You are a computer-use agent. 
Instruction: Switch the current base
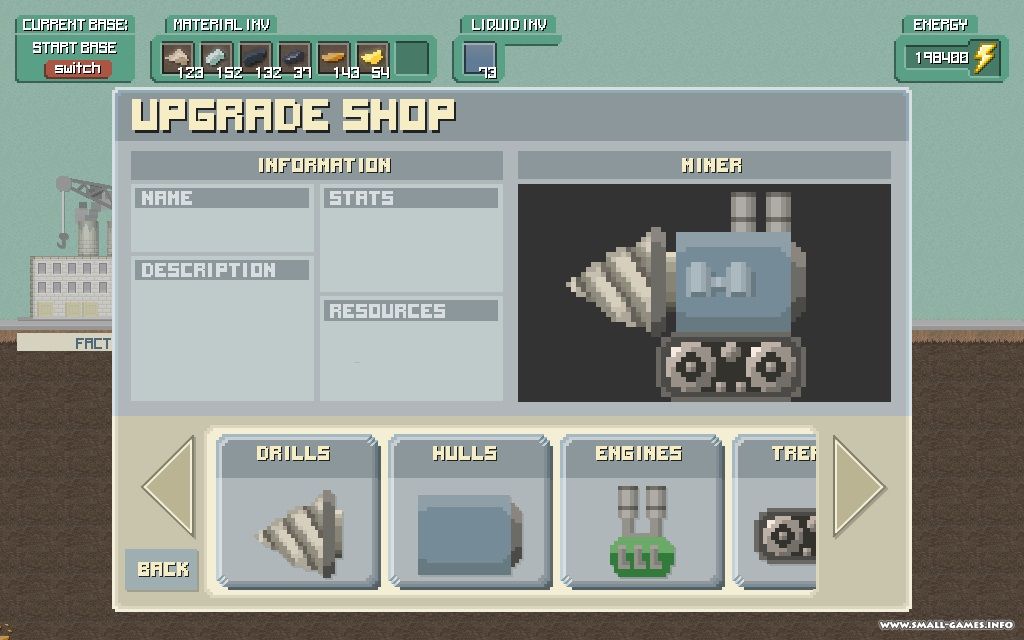coord(77,69)
